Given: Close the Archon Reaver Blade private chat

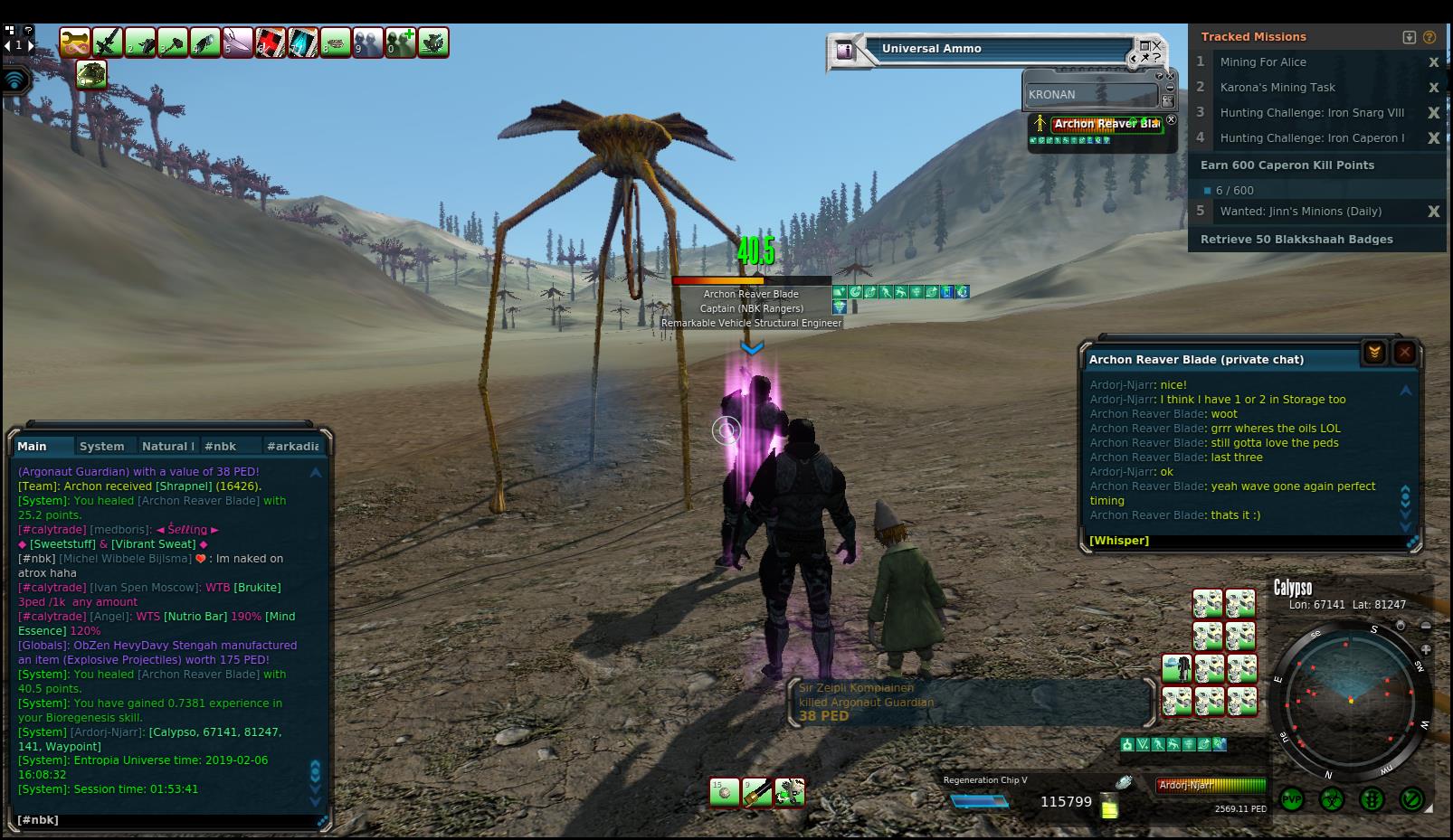Looking at the screenshot, I should coord(1404,353).
